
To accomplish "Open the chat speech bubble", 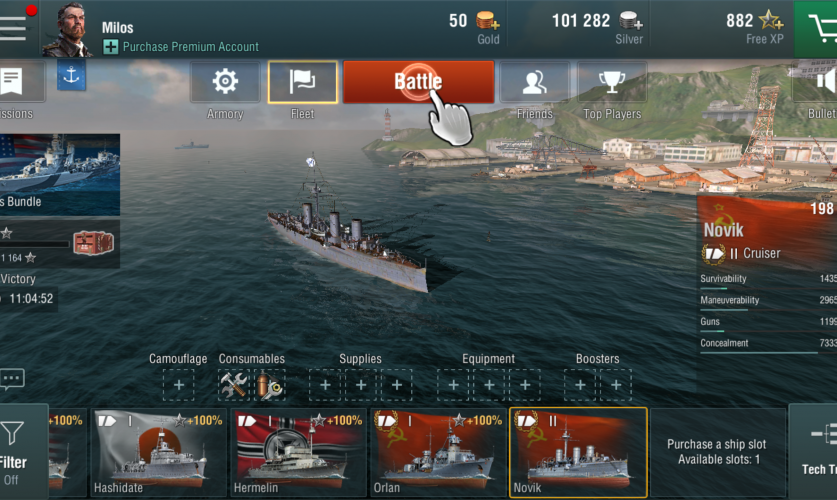I will 13,379.
